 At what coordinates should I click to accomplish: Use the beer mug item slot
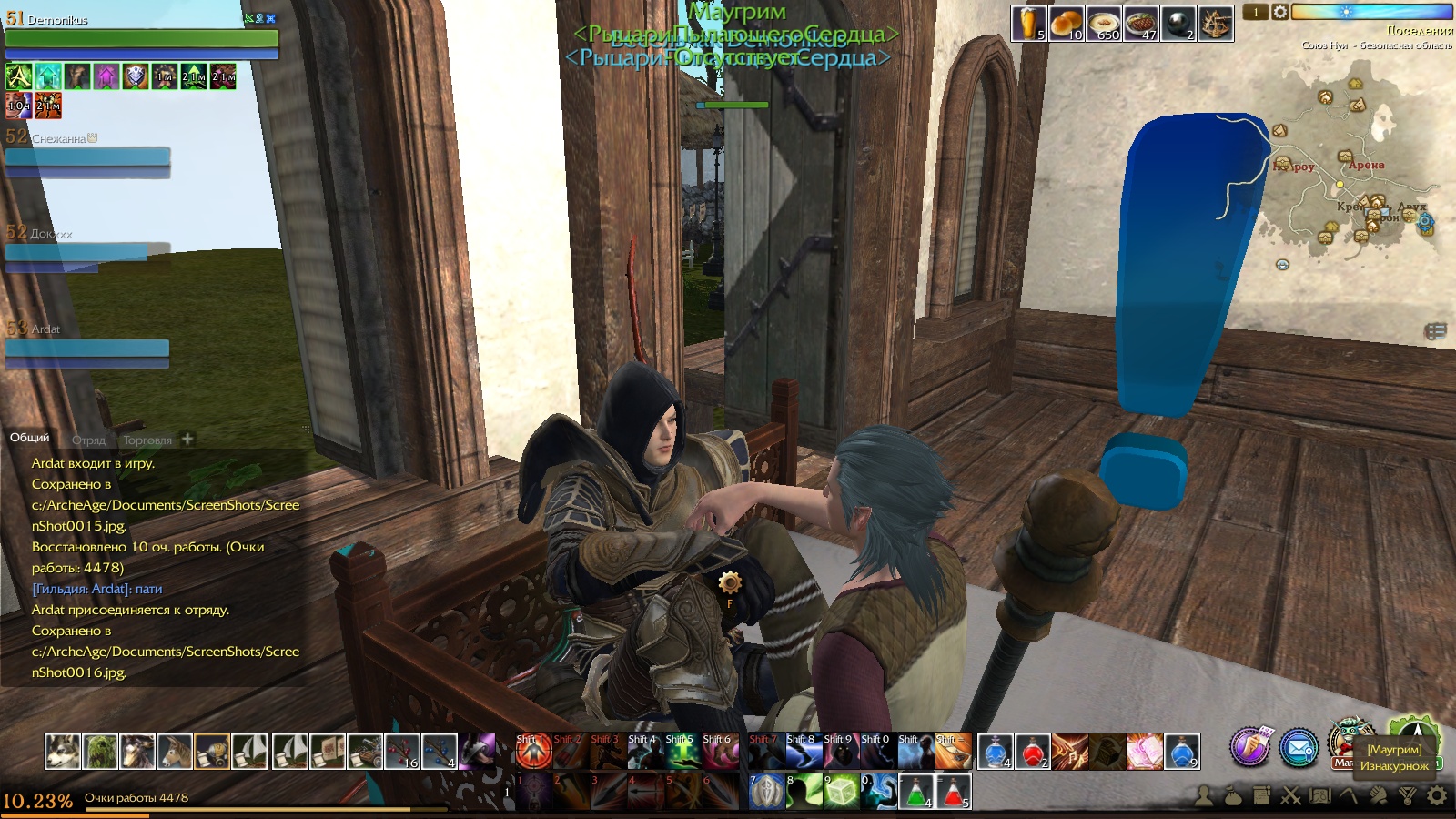pyautogui.click(x=1028, y=24)
